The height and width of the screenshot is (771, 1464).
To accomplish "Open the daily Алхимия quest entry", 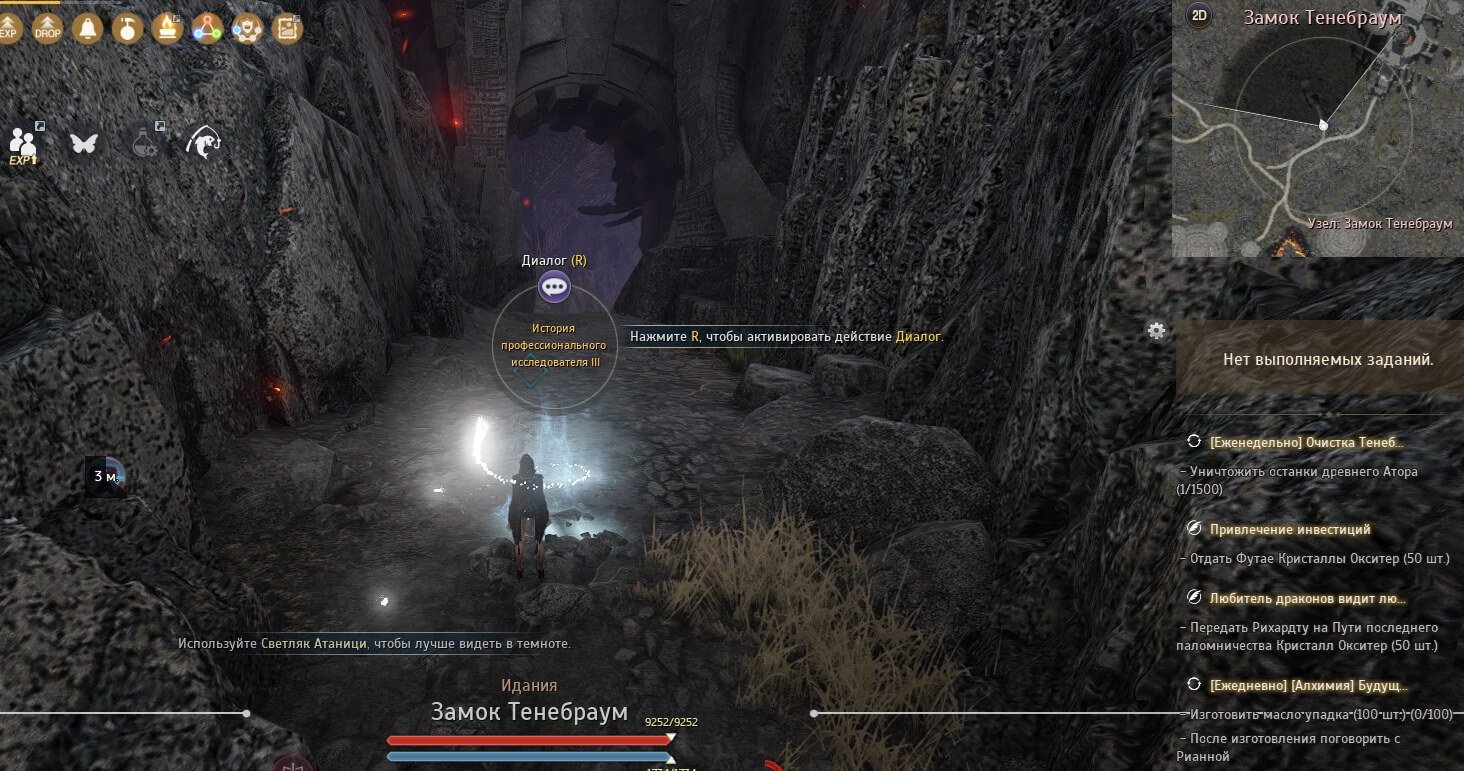I will point(1308,686).
